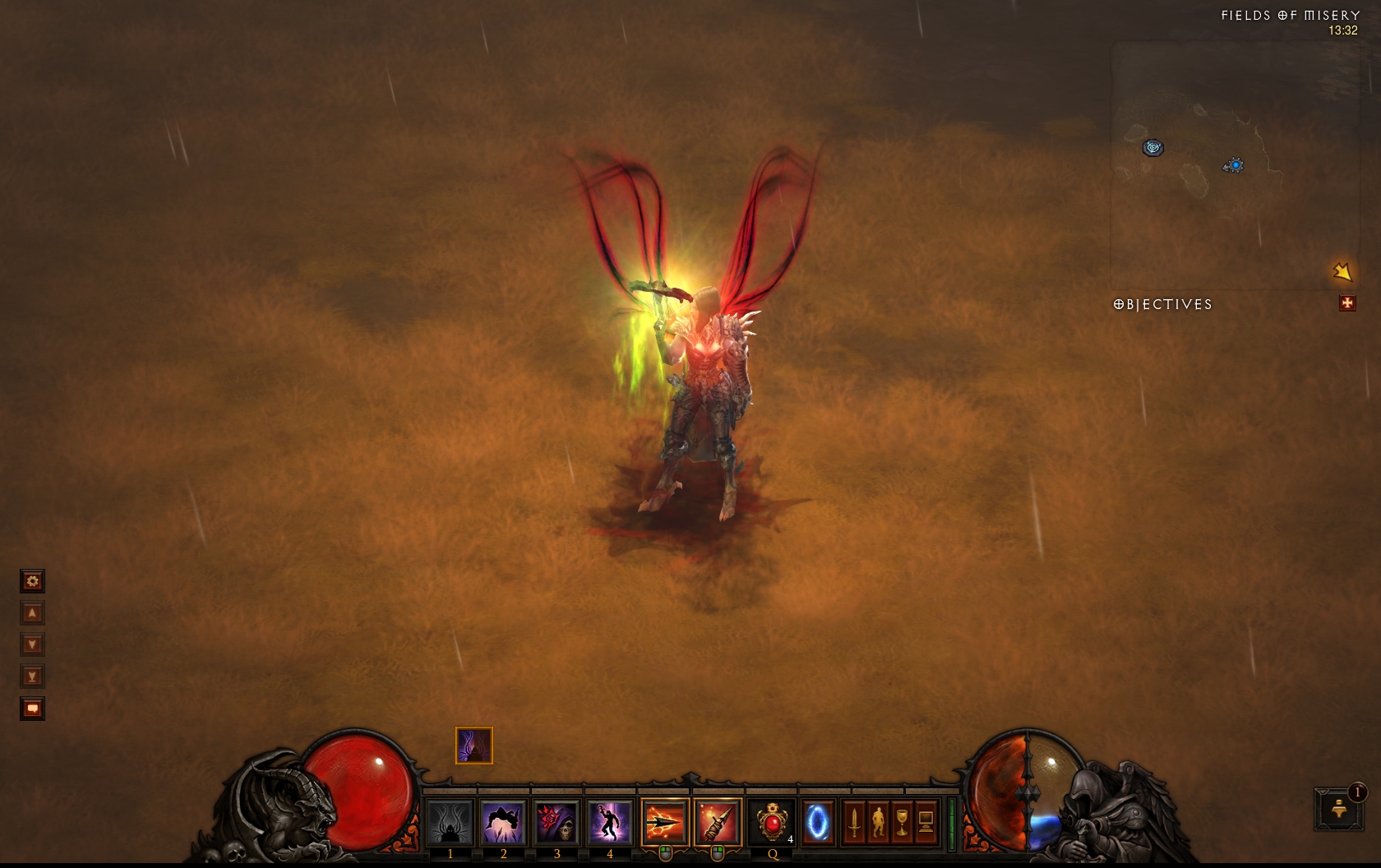1381x868 pixels.
Task: Open the chat settings gear button
Action: (x=32, y=581)
